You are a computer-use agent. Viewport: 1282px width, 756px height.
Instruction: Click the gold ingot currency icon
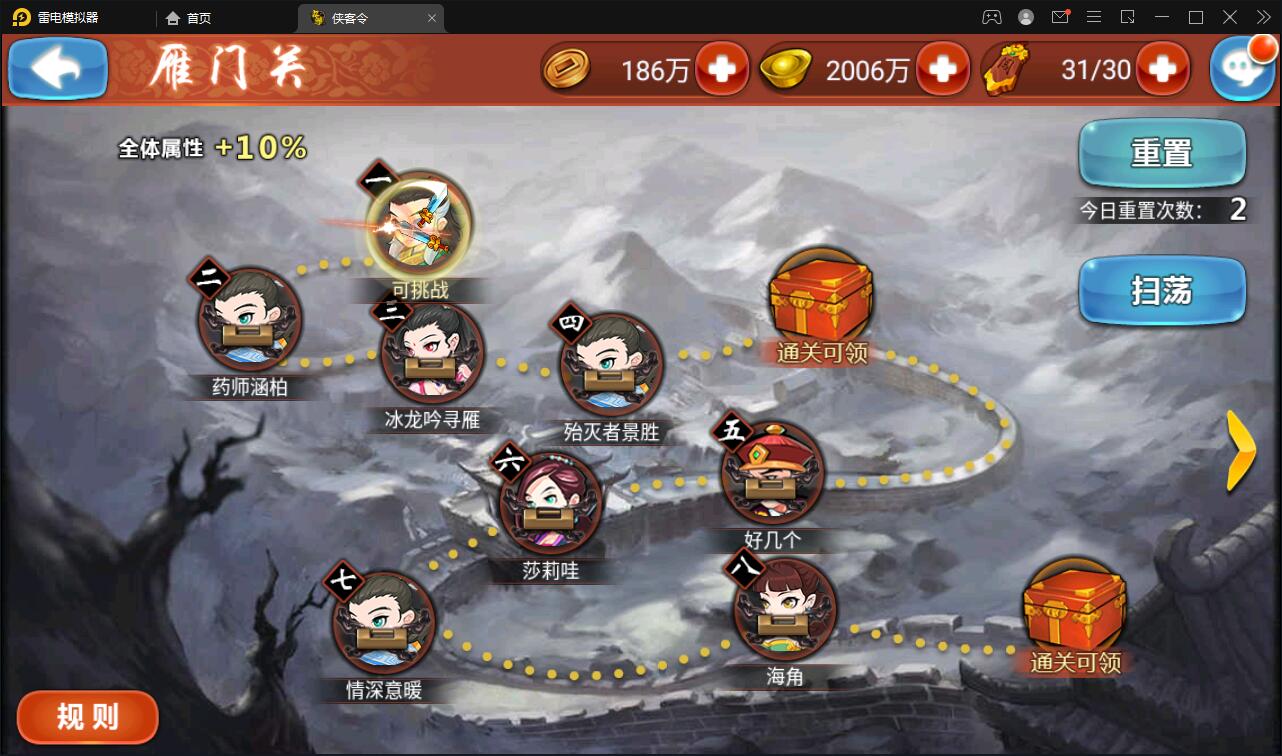tap(785, 69)
